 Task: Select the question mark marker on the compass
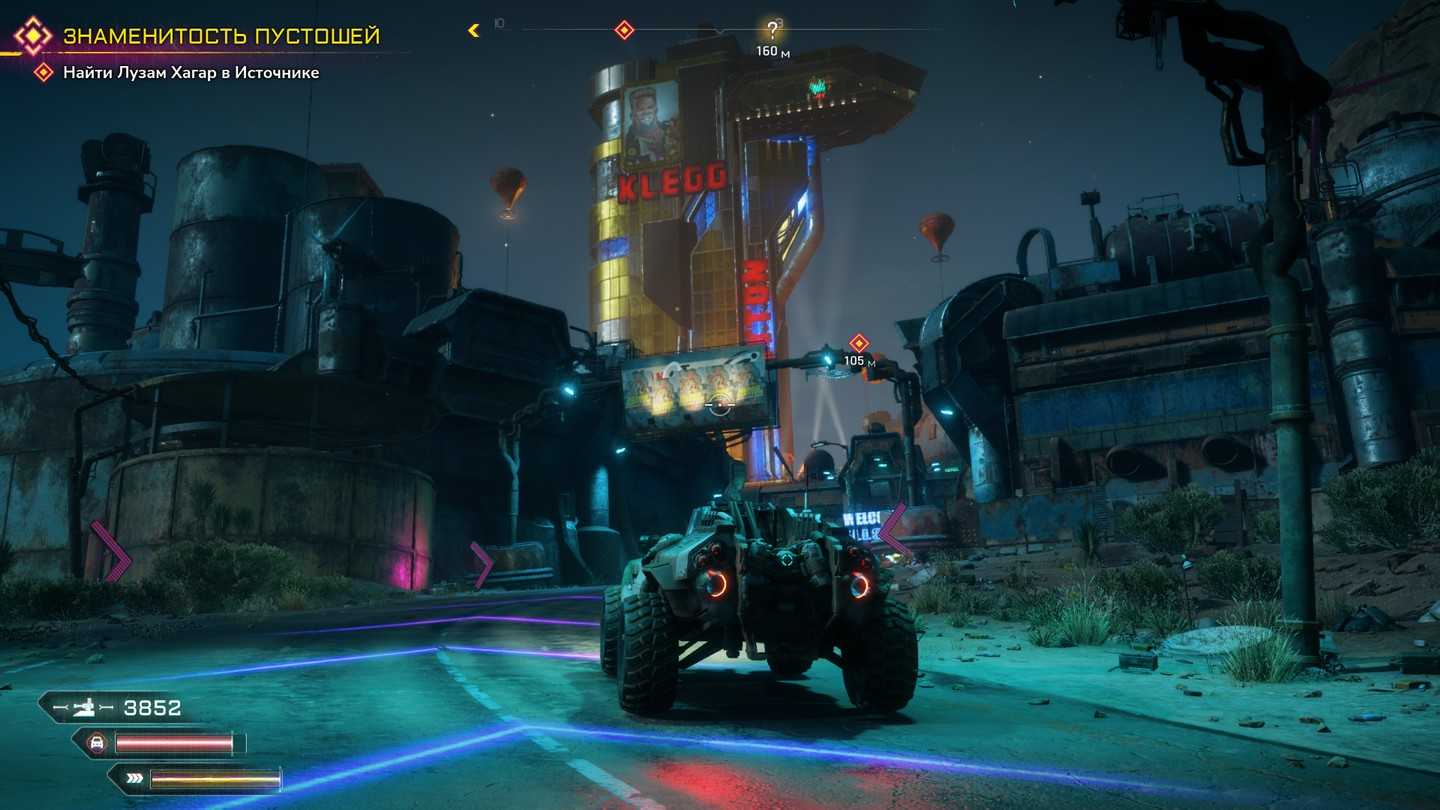[x=771, y=30]
